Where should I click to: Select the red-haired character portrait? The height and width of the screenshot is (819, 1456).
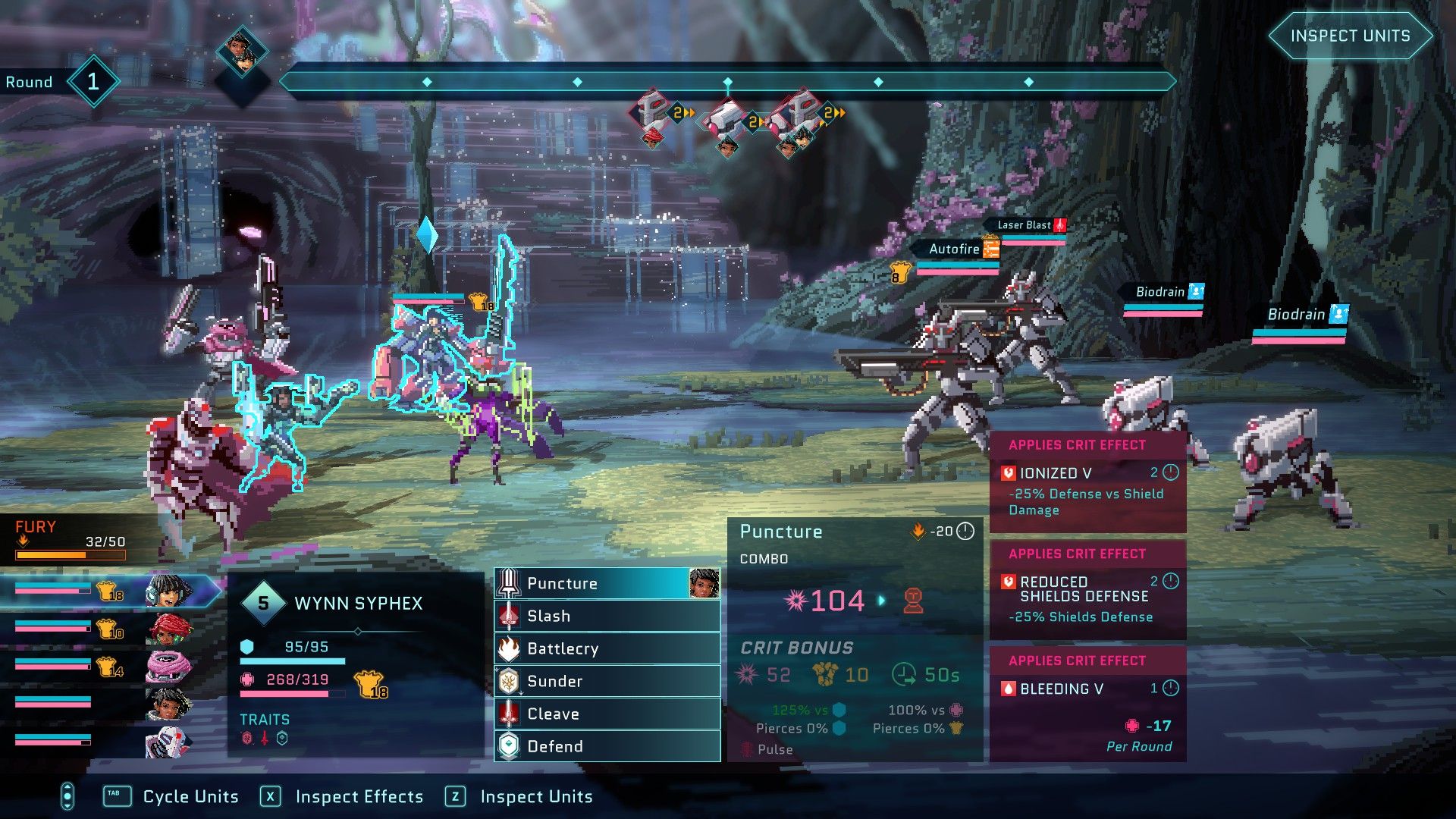(171, 629)
